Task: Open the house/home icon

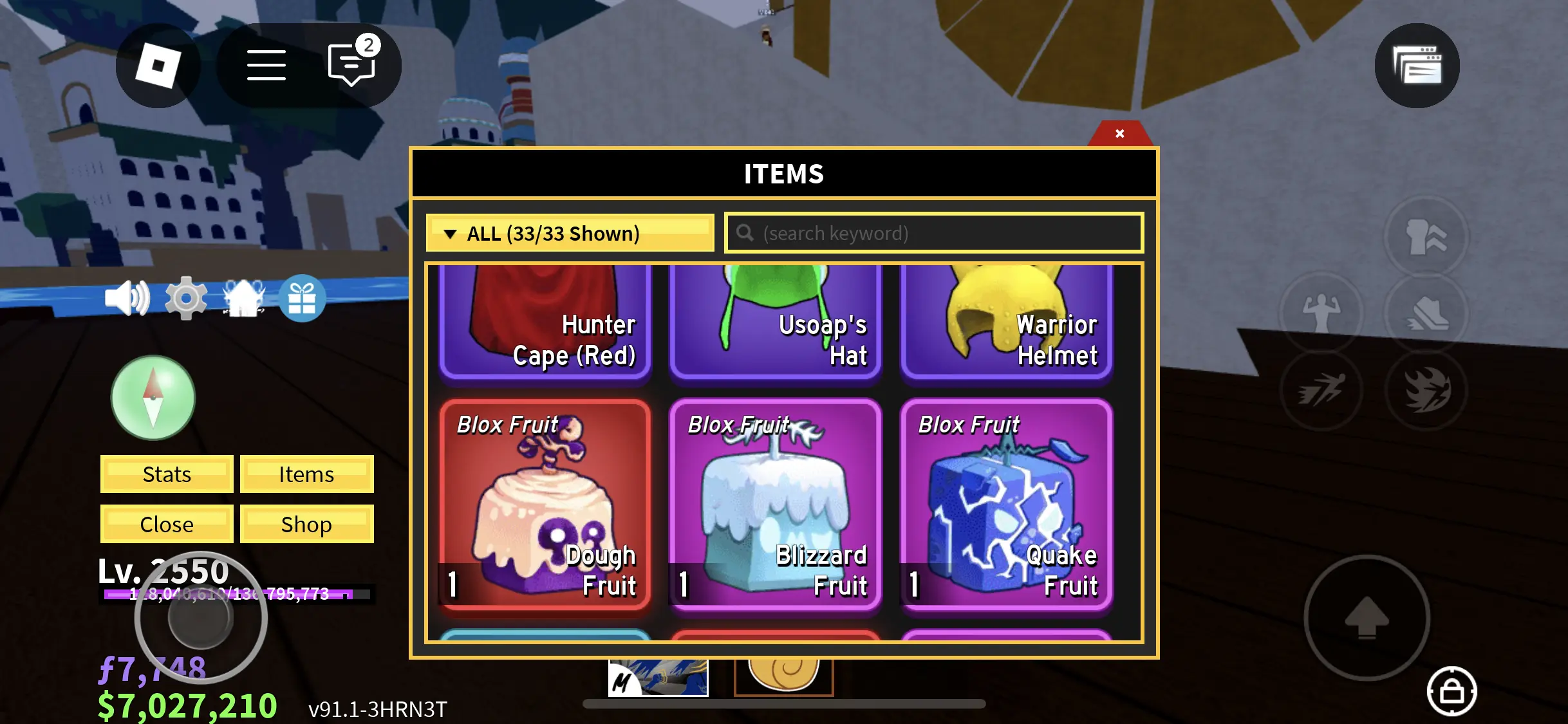Action: (245, 298)
